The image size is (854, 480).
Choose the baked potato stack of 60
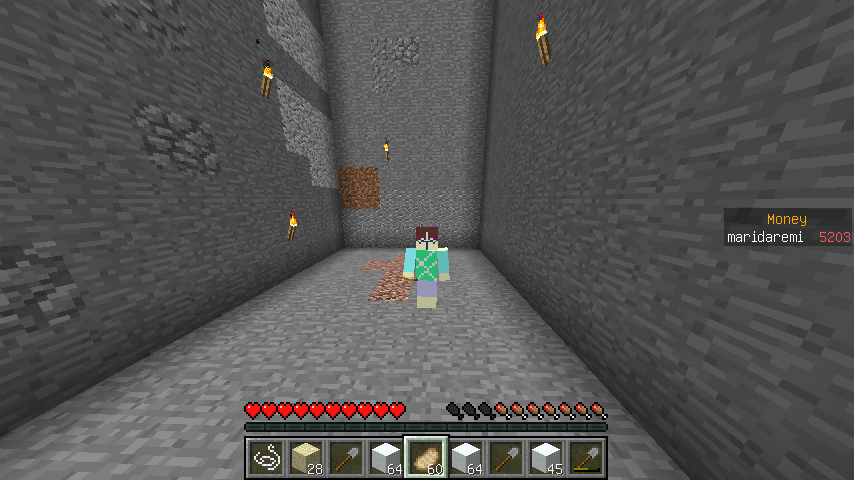(425, 458)
